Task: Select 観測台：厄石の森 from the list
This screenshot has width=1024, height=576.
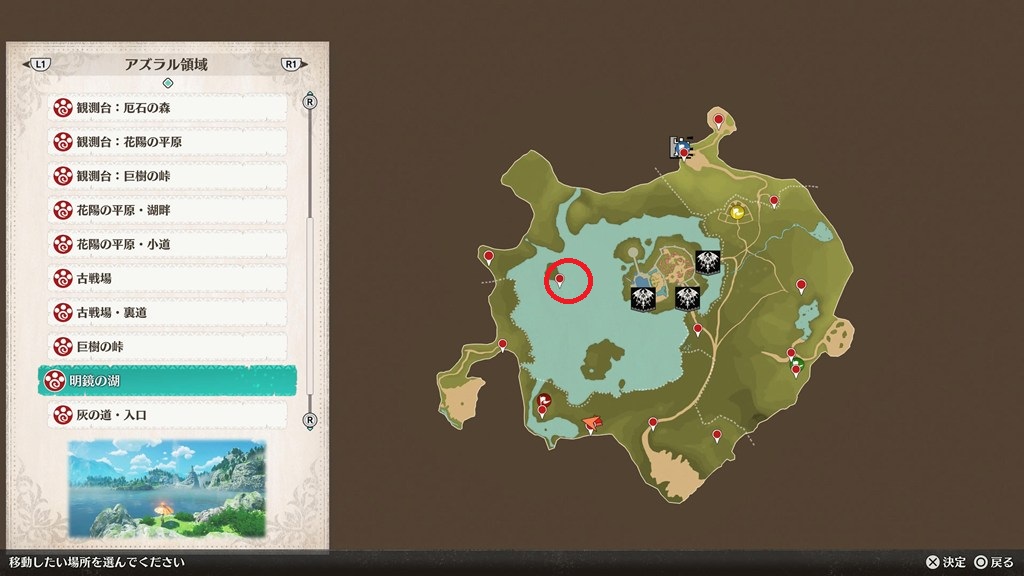Action: click(167, 107)
